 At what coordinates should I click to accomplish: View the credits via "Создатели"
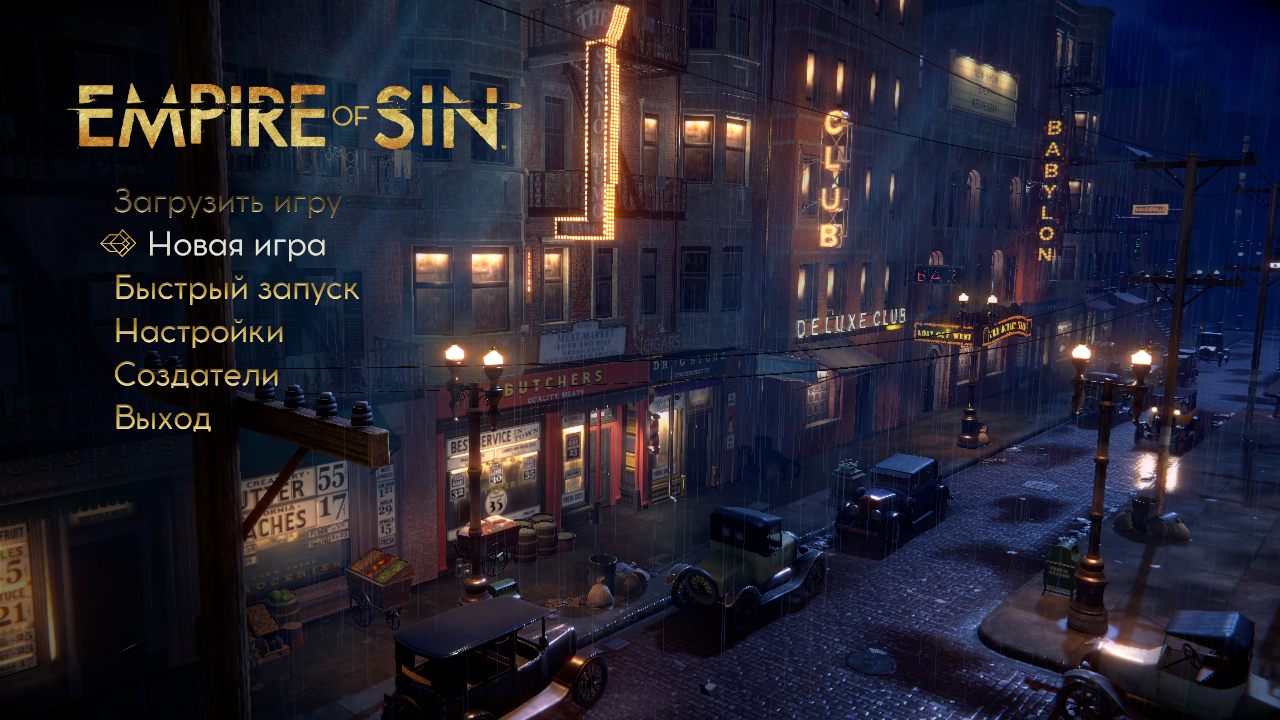[196, 376]
